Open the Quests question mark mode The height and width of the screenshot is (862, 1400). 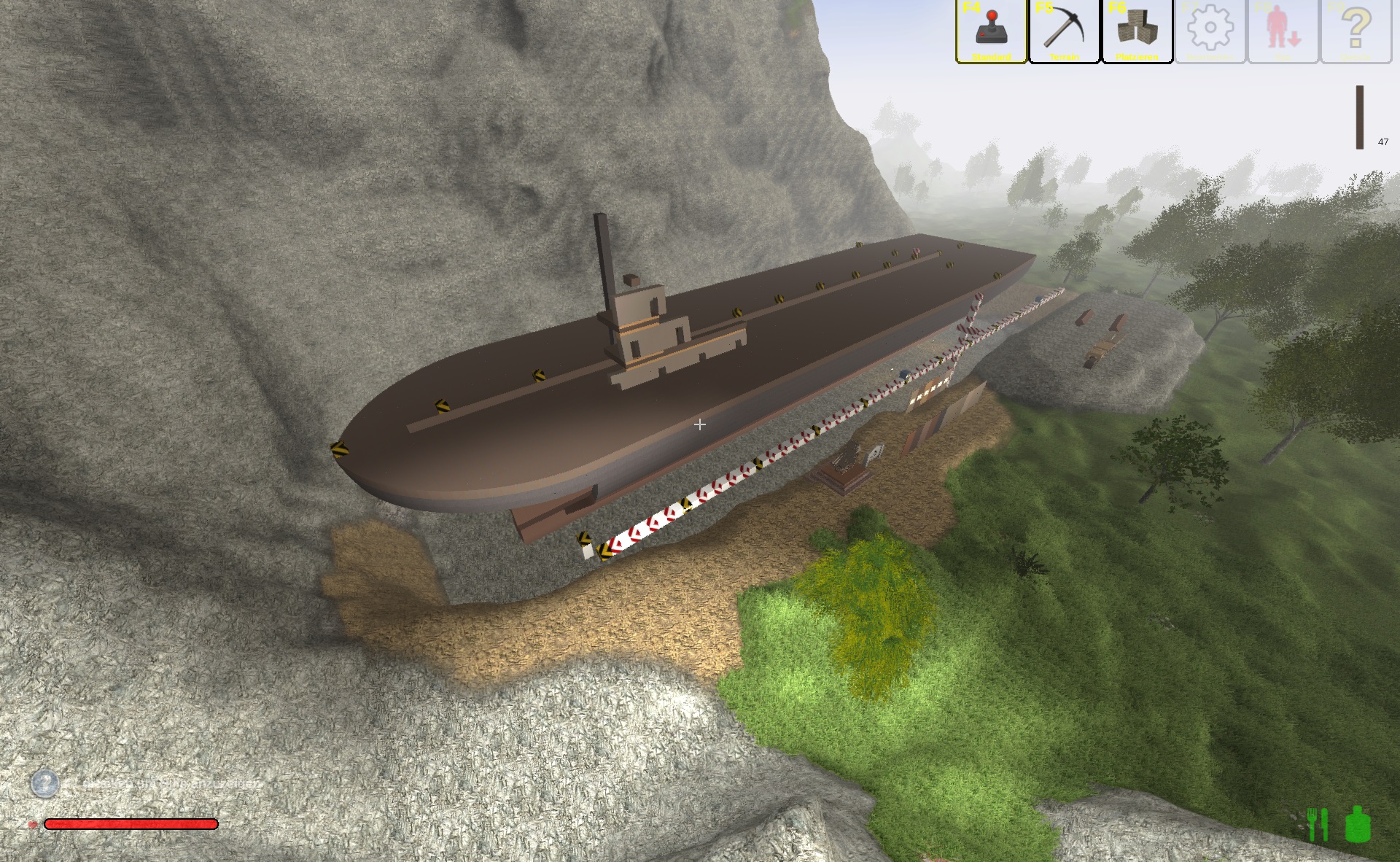pos(1356,31)
